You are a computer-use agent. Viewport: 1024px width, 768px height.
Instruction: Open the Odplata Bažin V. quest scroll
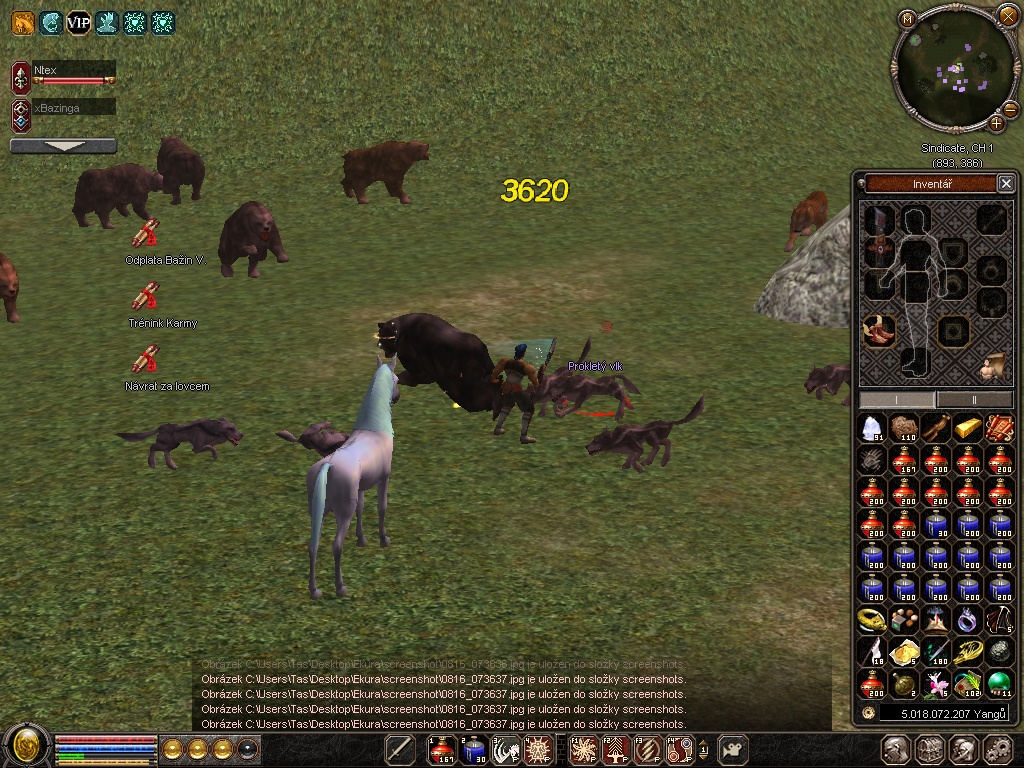click(146, 234)
